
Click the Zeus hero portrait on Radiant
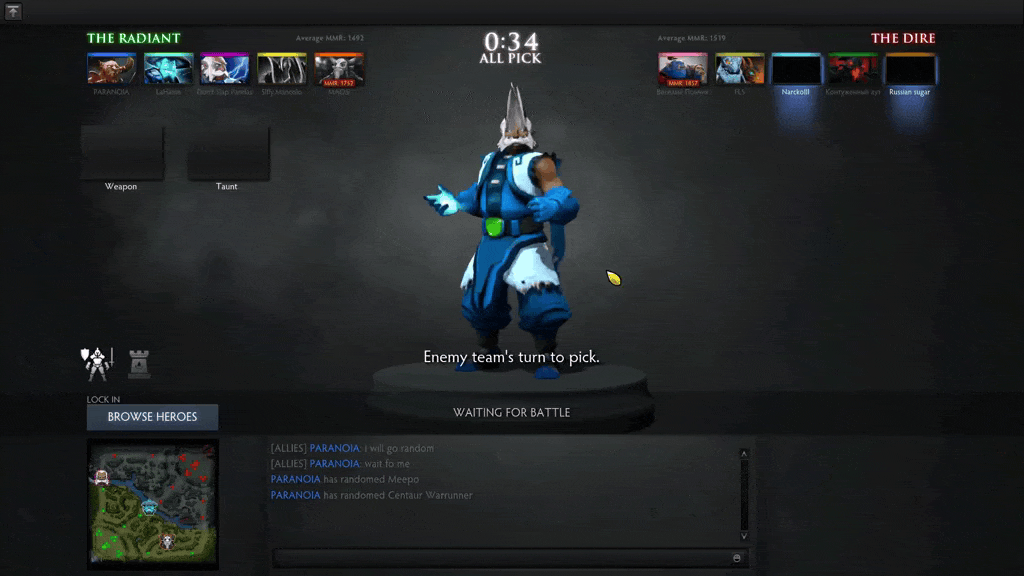point(225,69)
